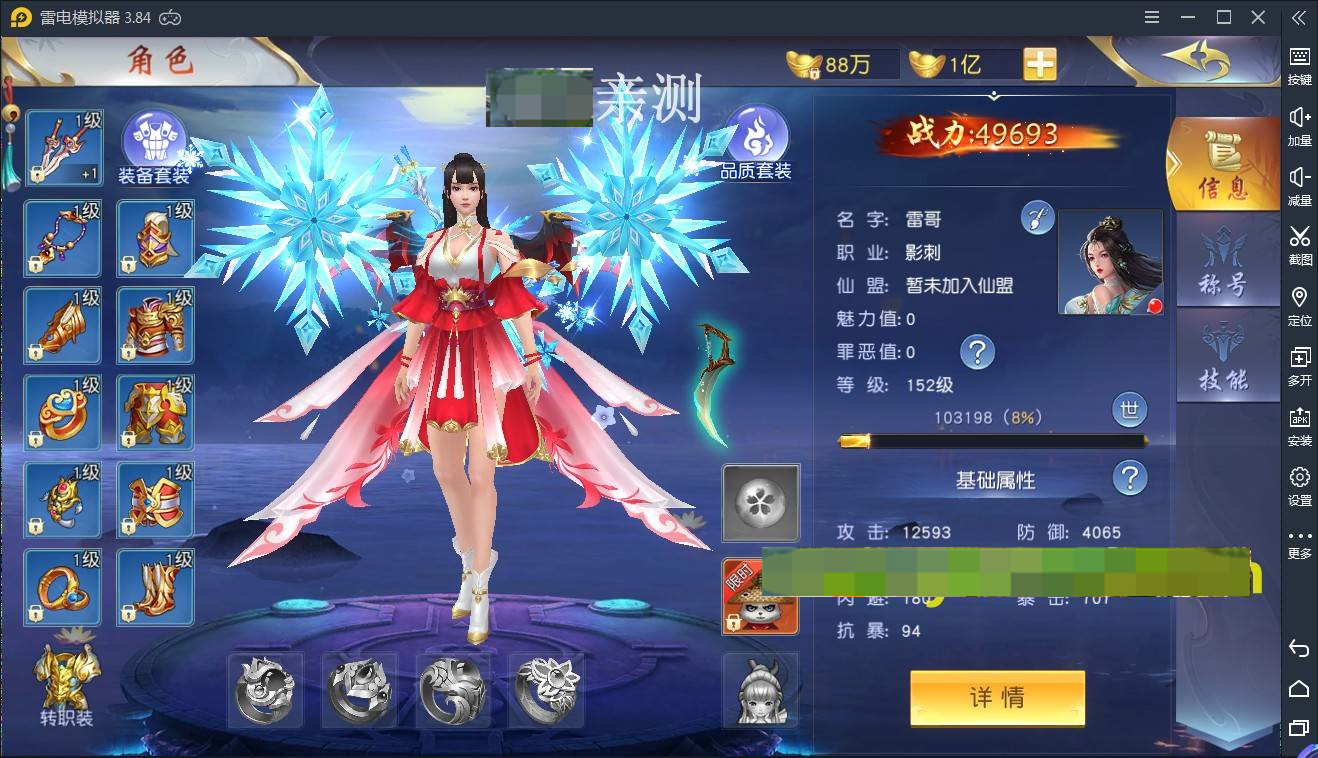Click the 详情 details button
1318x758 pixels.
[x=998, y=698]
